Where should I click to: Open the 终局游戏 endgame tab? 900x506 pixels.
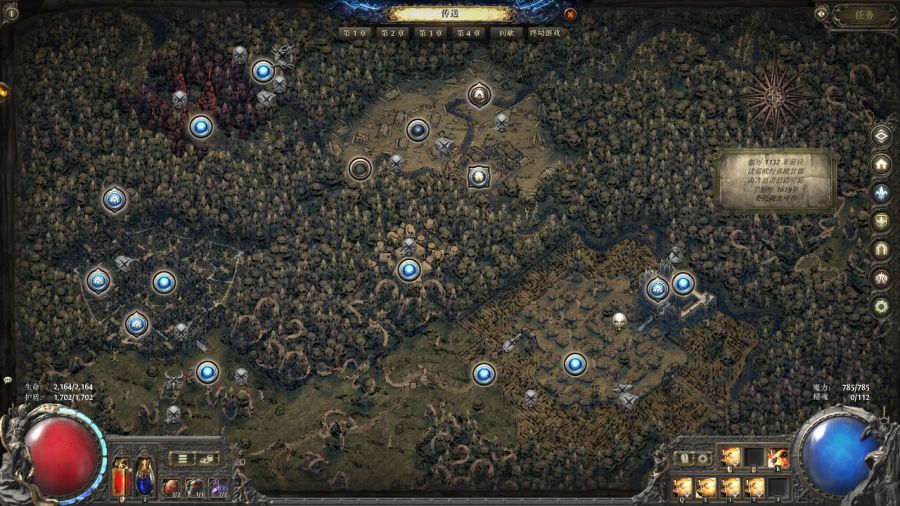tap(545, 33)
